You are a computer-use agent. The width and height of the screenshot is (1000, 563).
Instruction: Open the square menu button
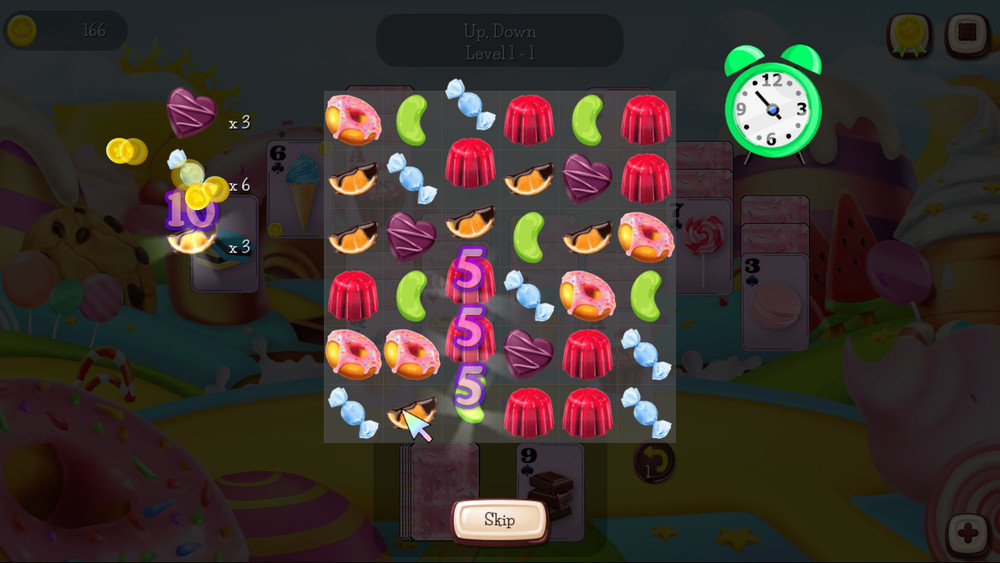click(967, 33)
